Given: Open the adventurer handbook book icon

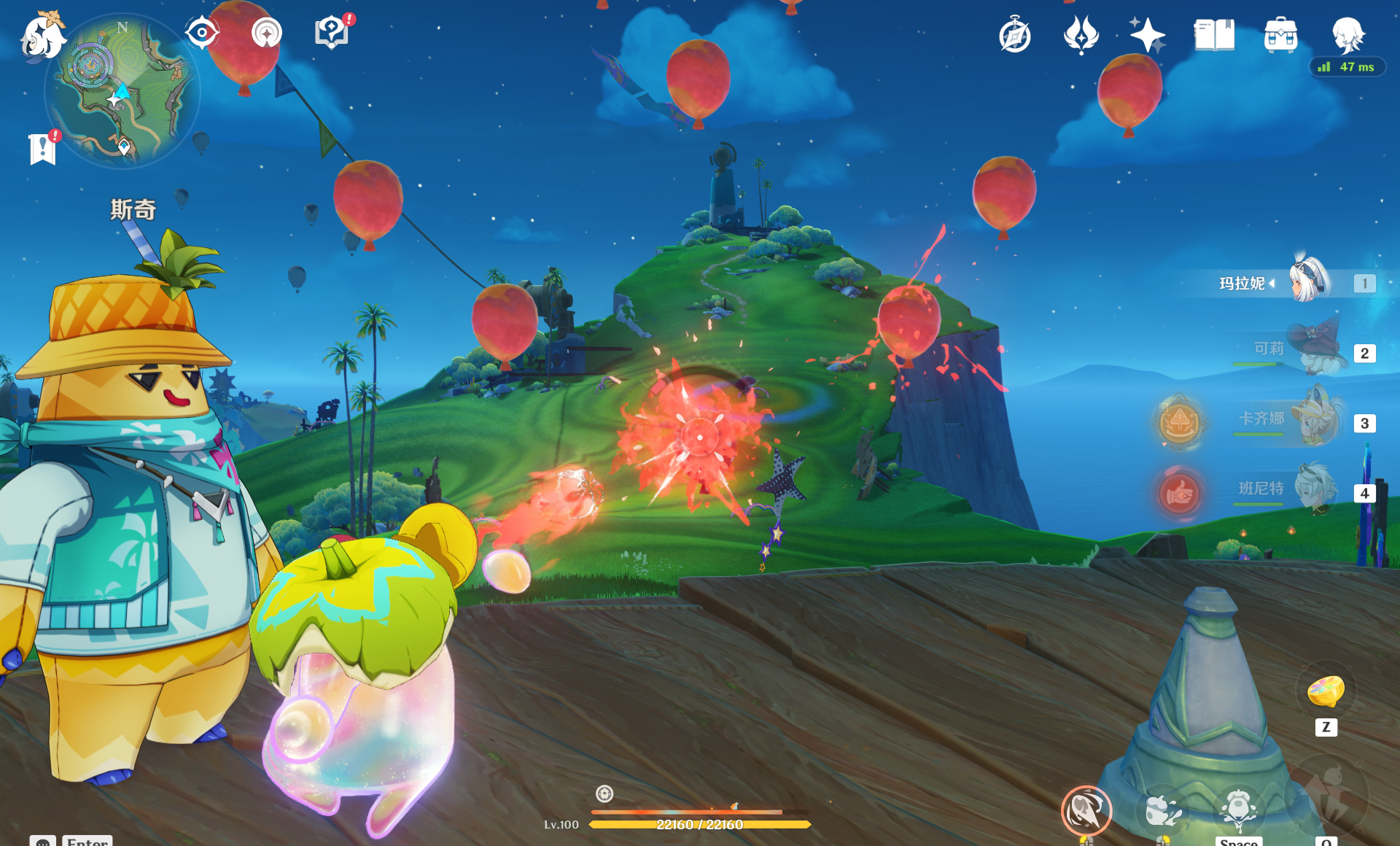Looking at the screenshot, I should coord(1214,35).
